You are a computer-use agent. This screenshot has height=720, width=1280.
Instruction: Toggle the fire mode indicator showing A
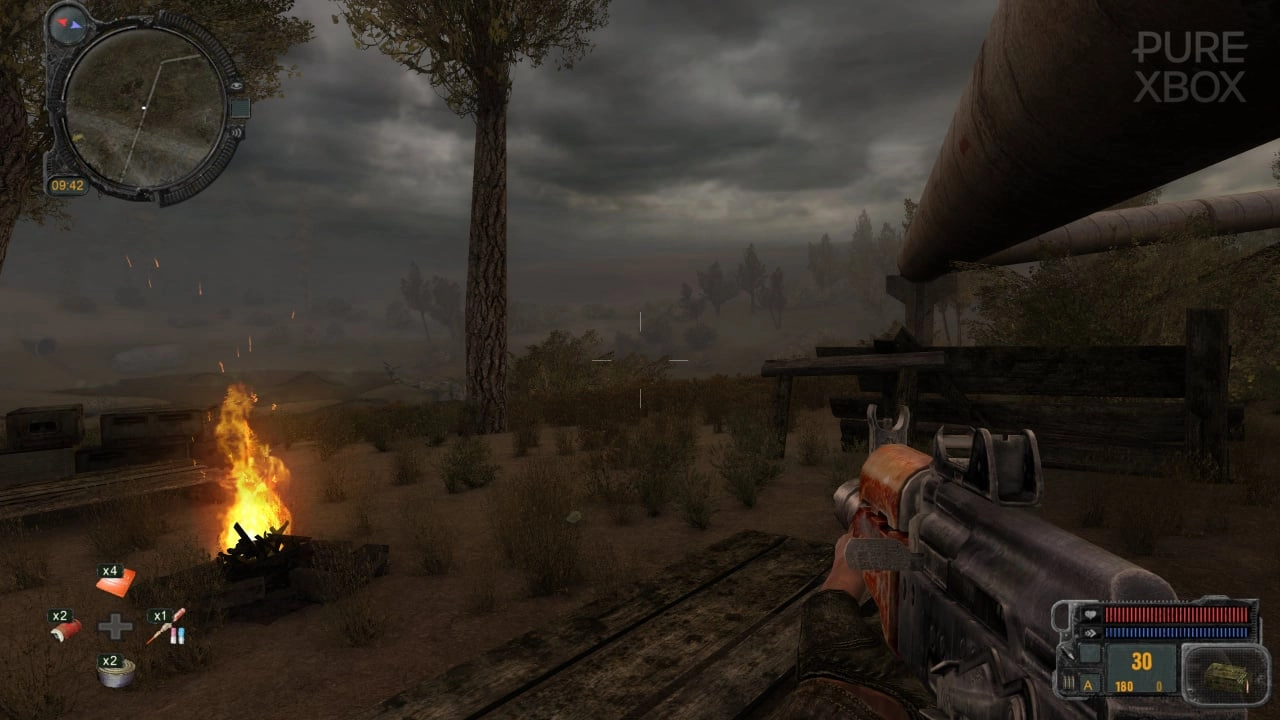(x=1089, y=685)
